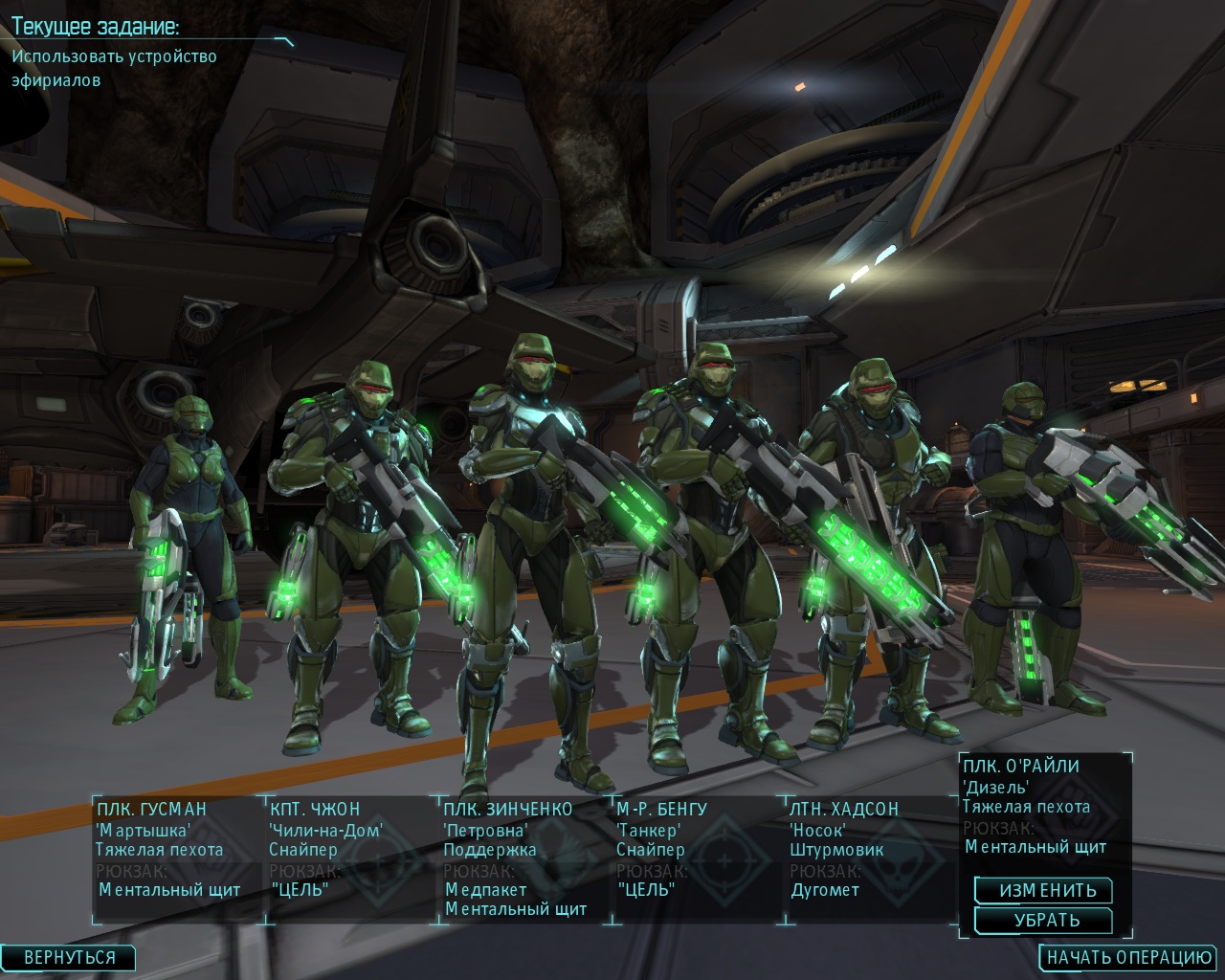1225x980 pixels.
Task: Start the mission via НАЧАТЬ ОПЕРАЦИЮ
Action: (1129, 957)
